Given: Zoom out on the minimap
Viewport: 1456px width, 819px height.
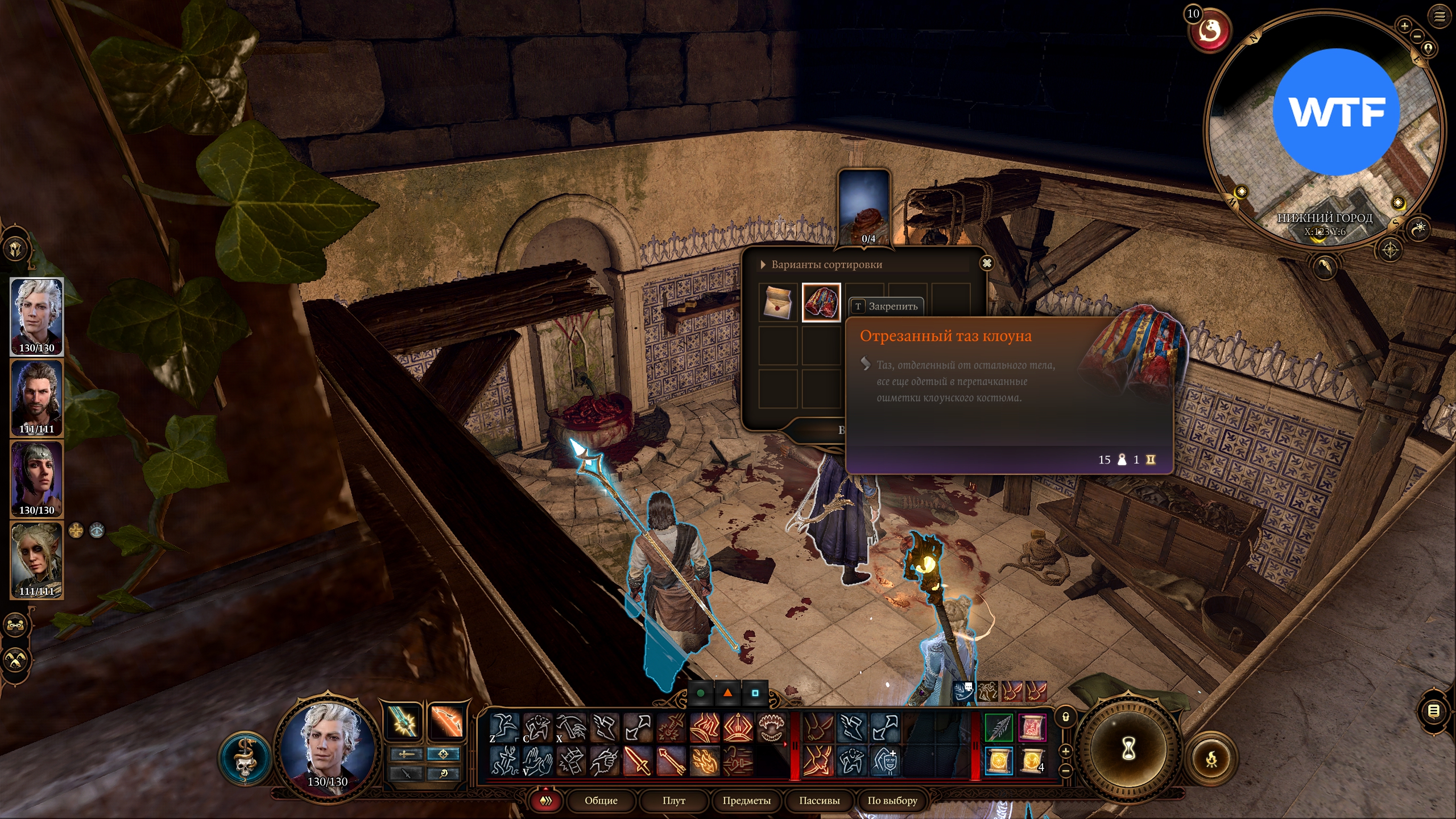Looking at the screenshot, I should click(x=1417, y=36).
